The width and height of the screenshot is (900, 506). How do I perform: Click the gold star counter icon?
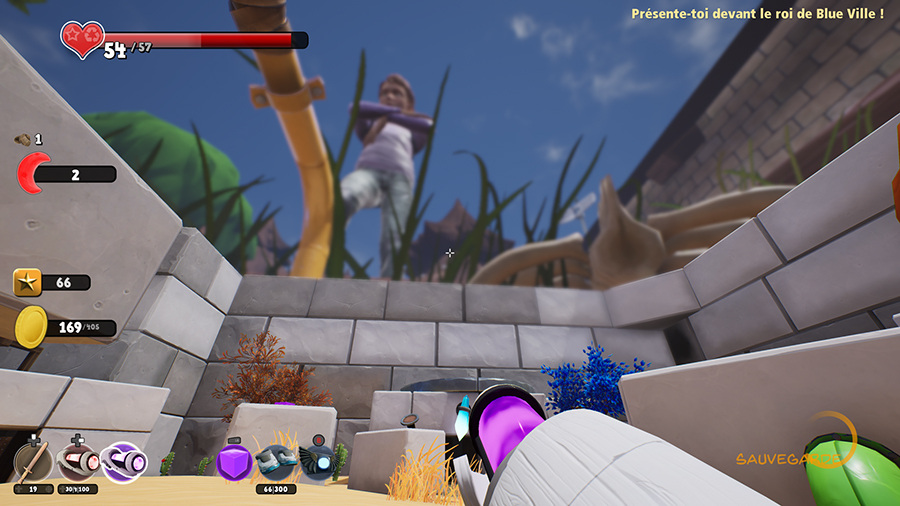27,283
